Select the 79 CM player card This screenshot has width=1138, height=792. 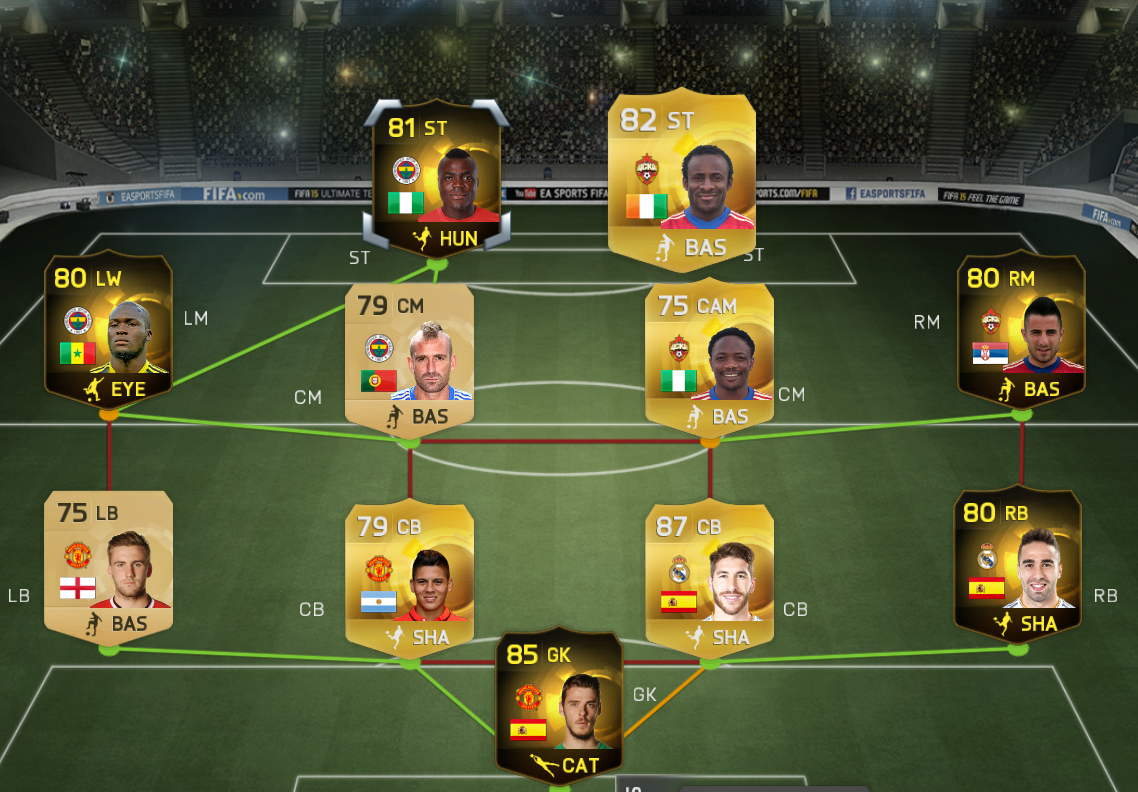[409, 358]
